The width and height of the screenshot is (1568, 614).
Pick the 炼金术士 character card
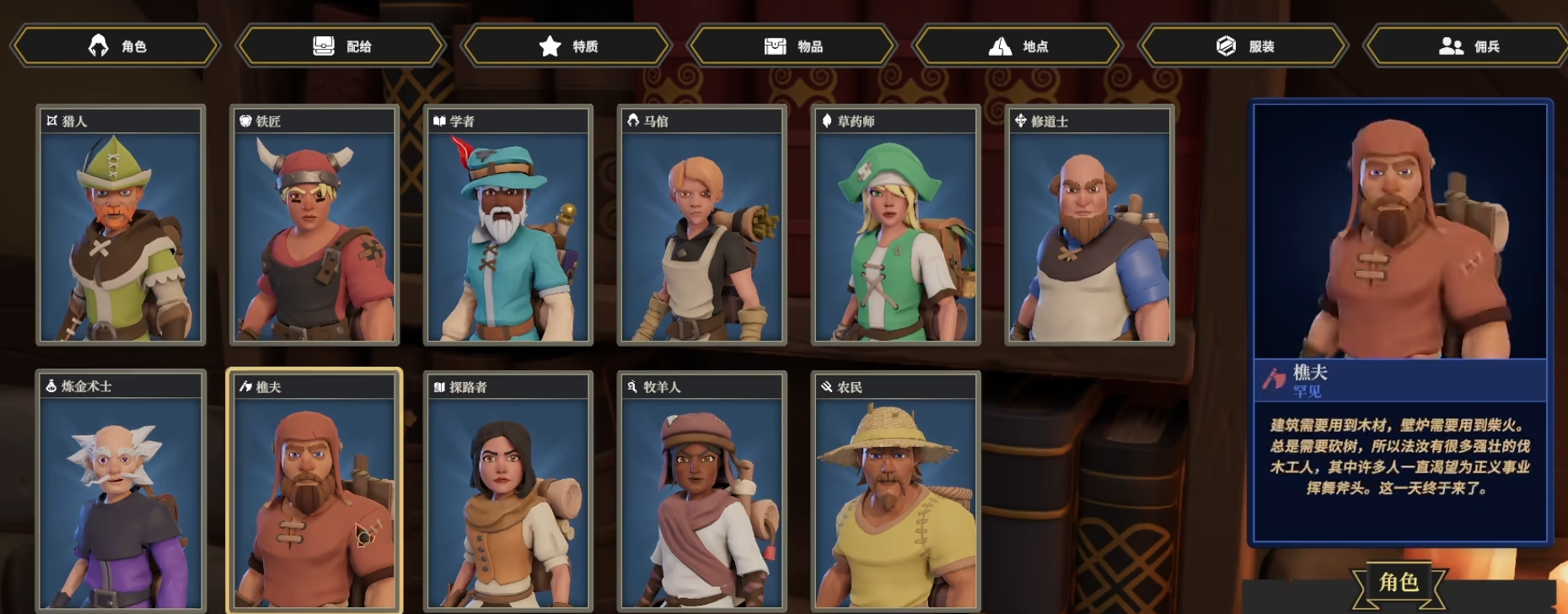[x=121, y=492]
